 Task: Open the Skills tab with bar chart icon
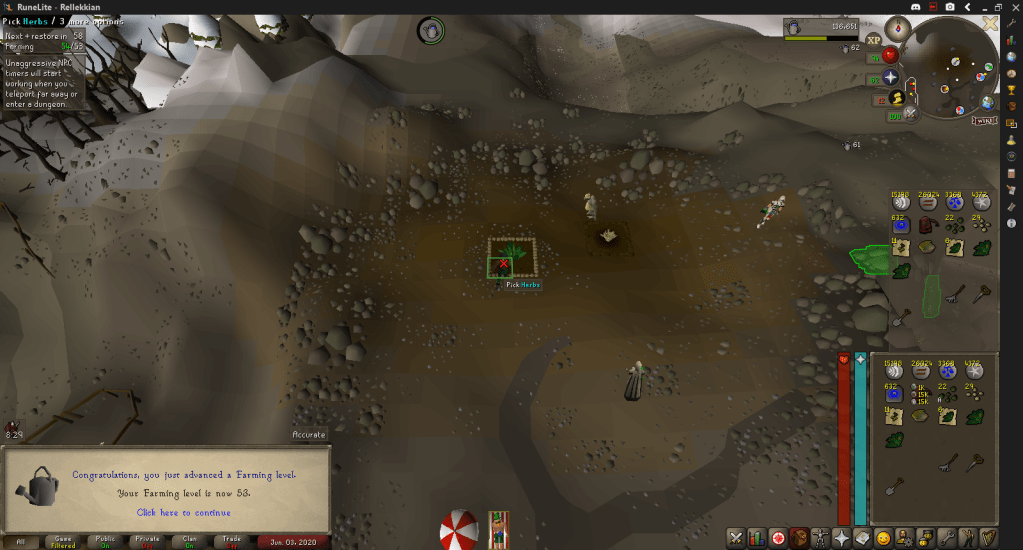(x=756, y=538)
